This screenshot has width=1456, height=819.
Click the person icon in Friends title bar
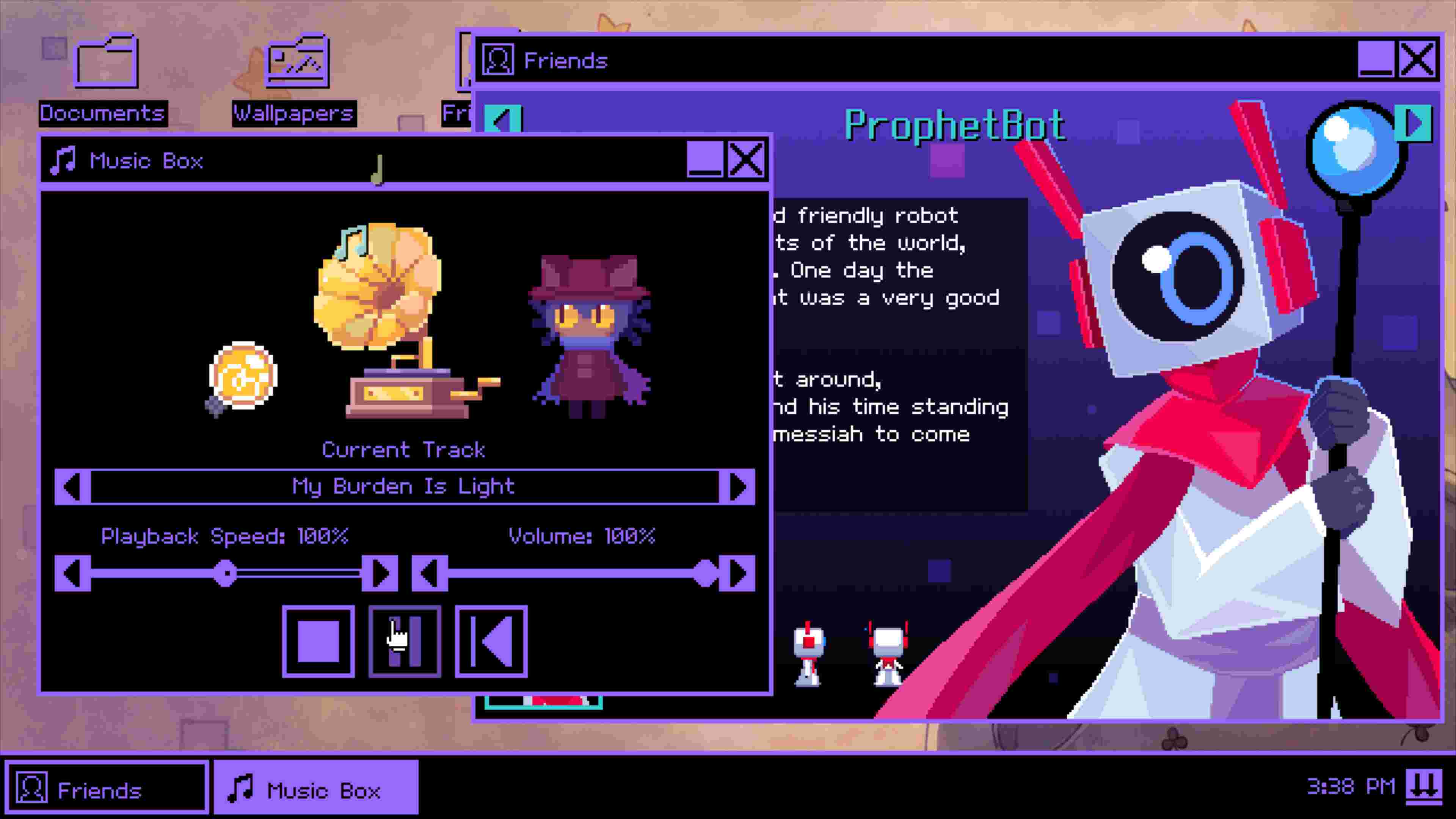click(x=499, y=60)
